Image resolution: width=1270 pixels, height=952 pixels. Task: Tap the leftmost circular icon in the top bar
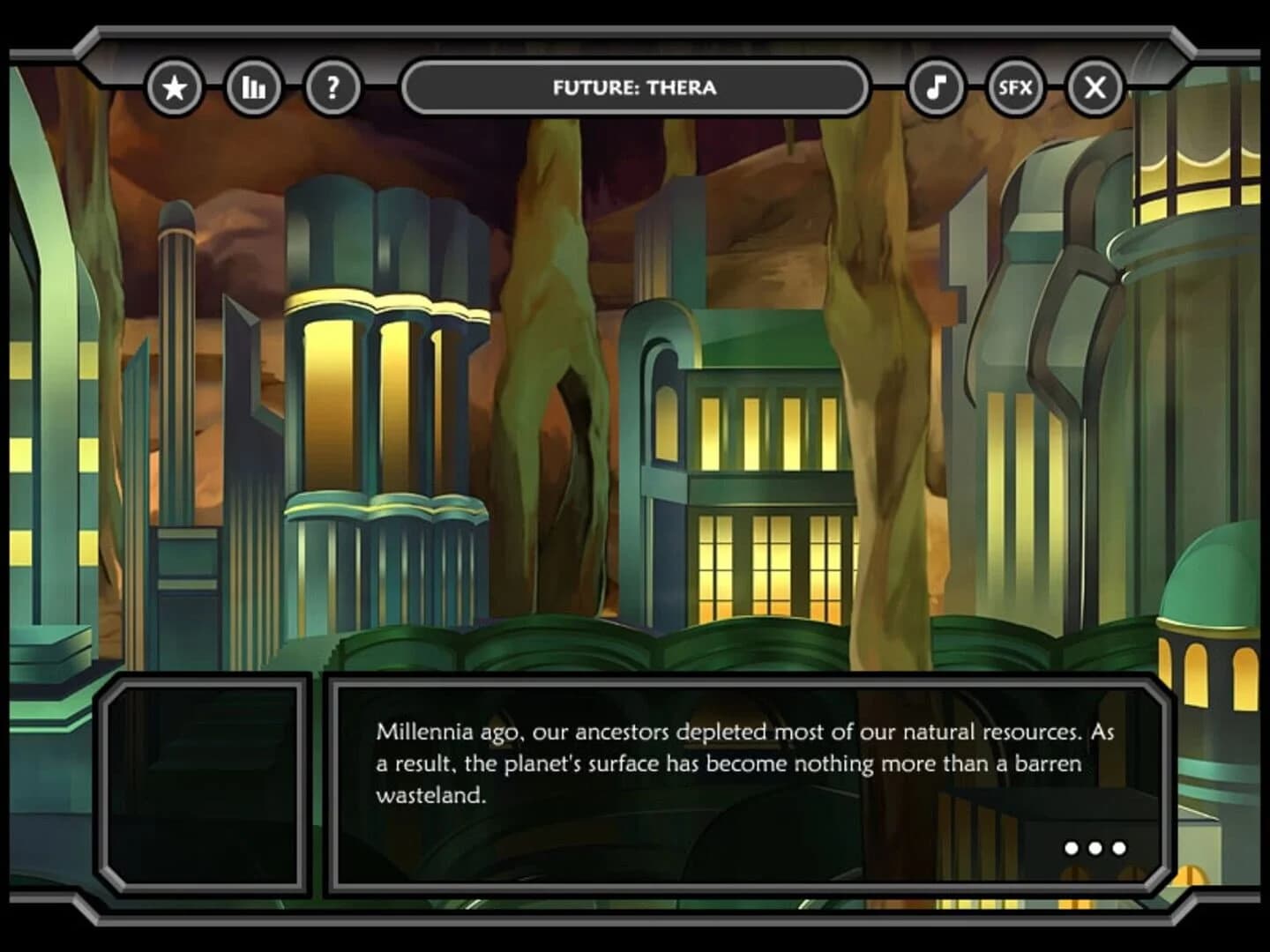(x=175, y=87)
